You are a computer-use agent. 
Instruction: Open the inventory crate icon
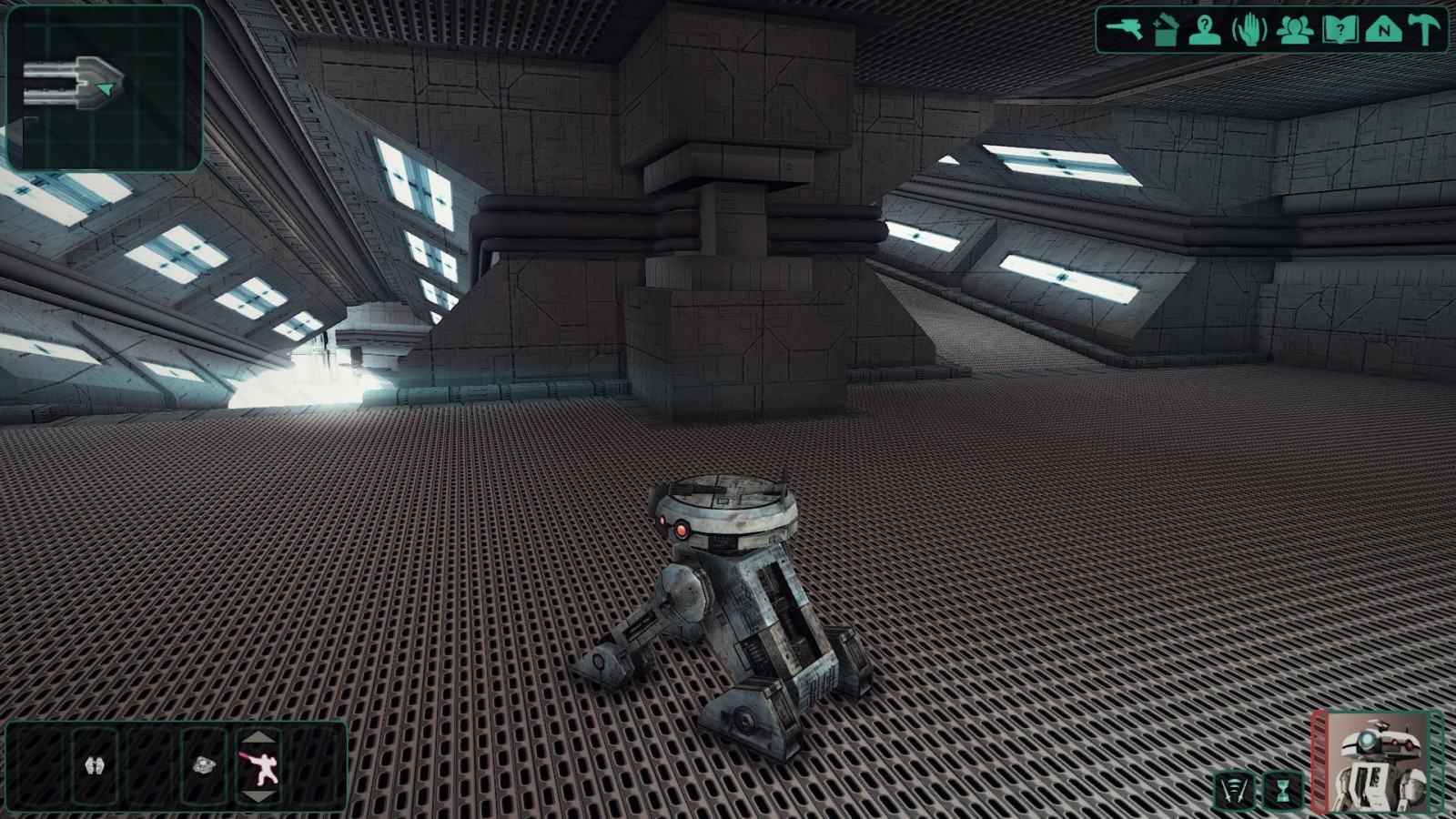1165,30
